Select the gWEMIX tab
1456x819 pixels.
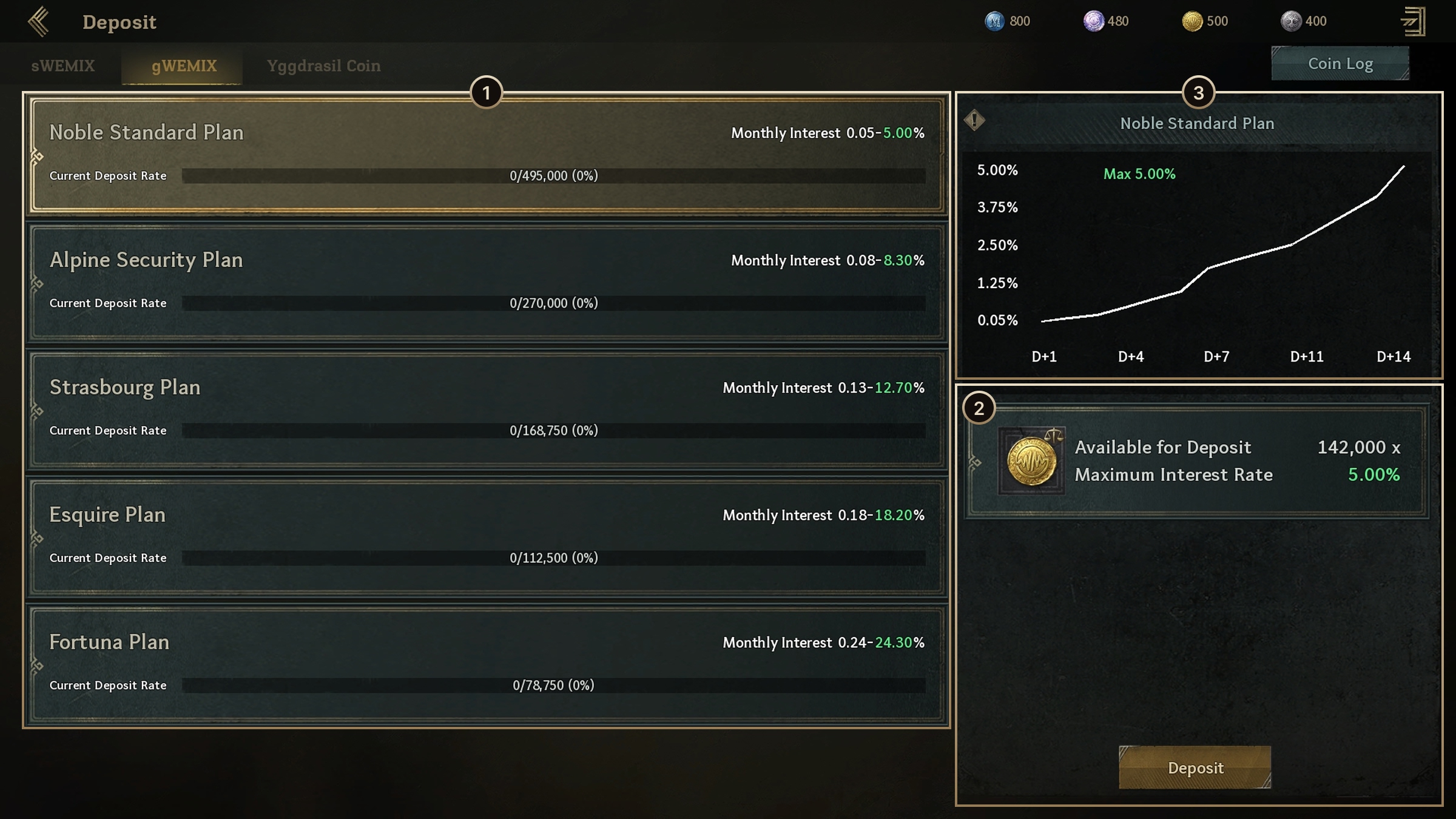point(183,66)
